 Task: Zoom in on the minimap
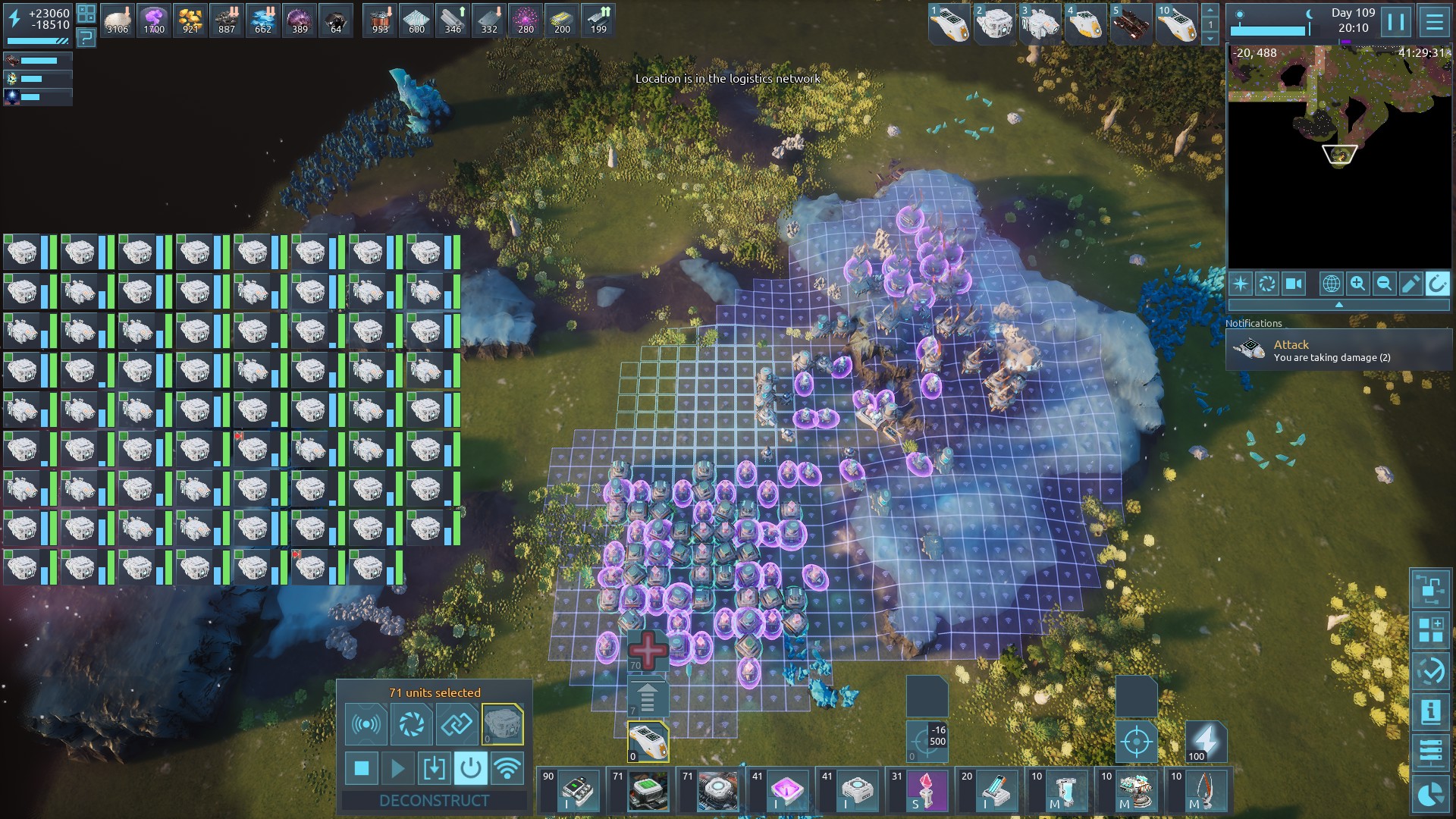pos(1357,284)
